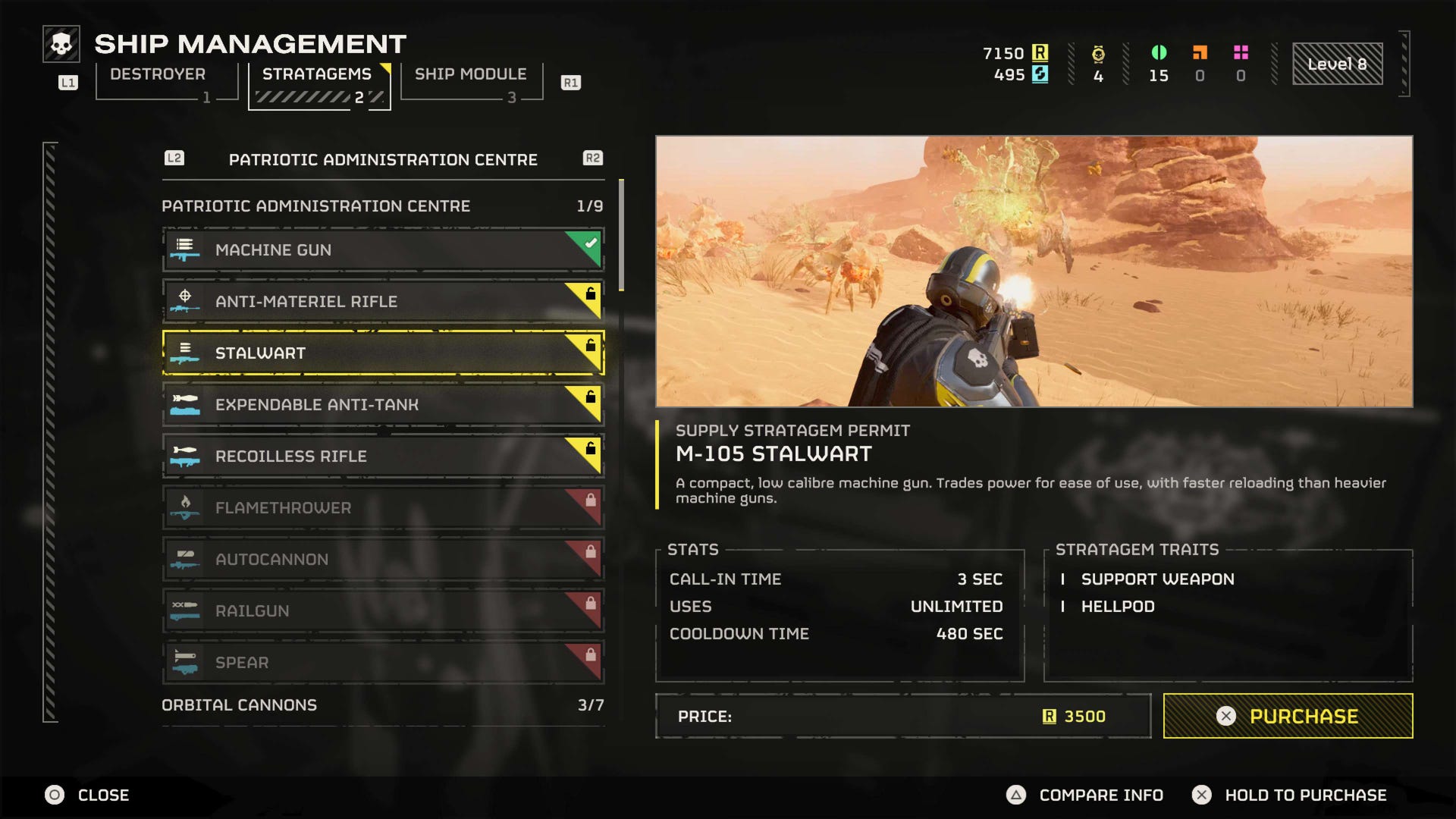Click the Helldivers skull emblem beside Ship Management
This screenshot has height=819, width=1456.
[60, 44]
